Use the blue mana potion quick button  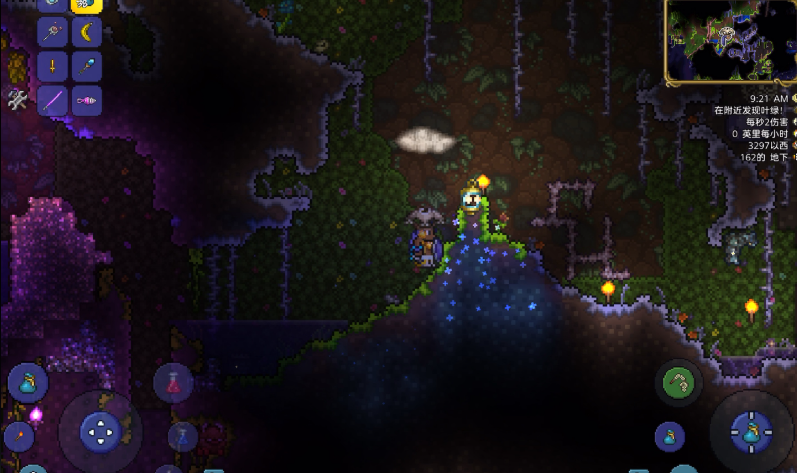point(182,436)
